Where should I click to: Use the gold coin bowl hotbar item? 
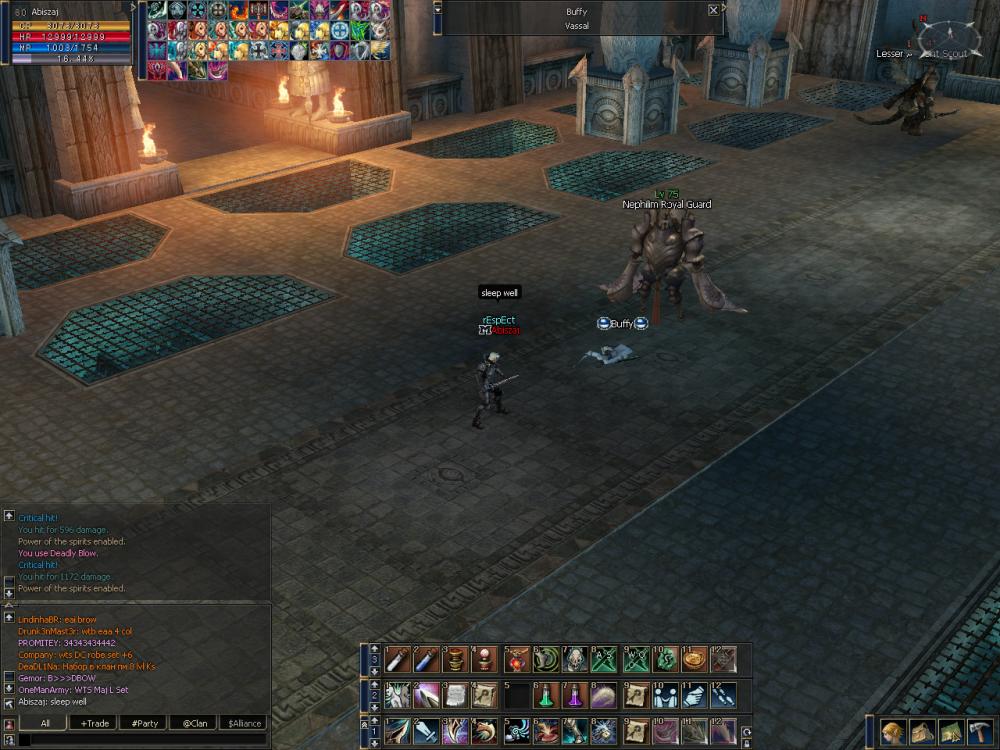pos(693,659)
